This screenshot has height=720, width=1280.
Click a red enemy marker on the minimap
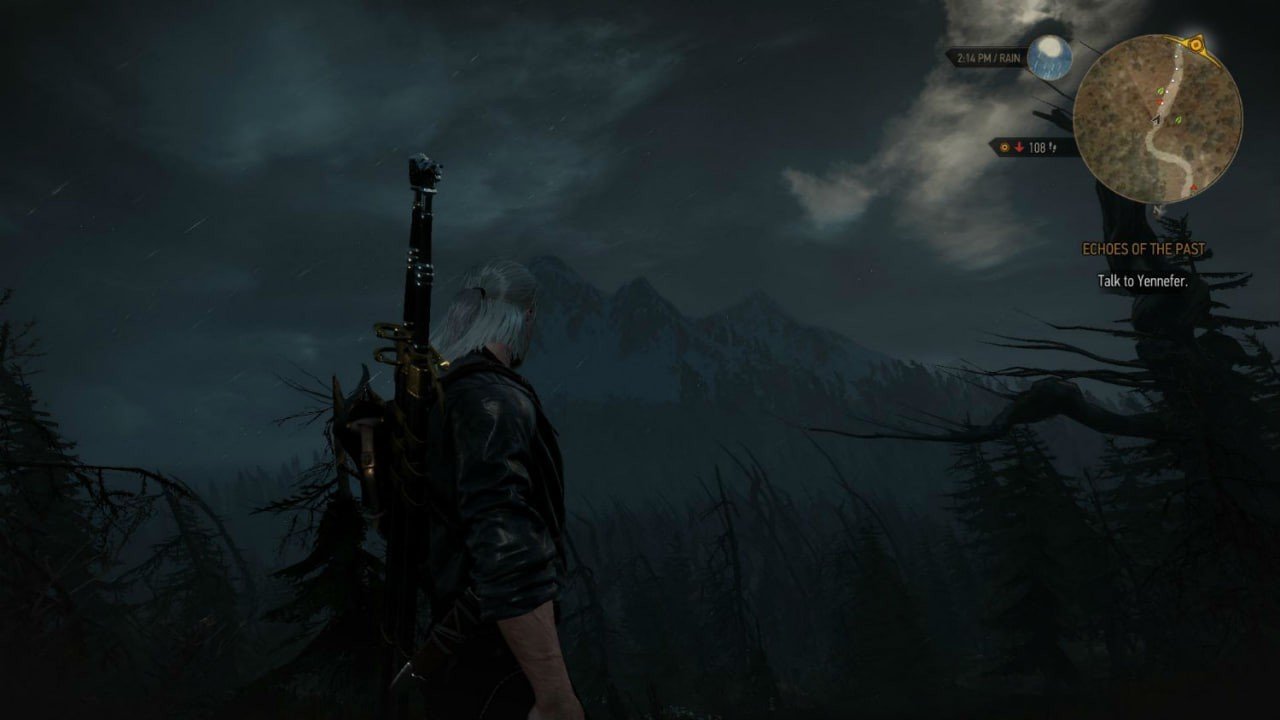pos(1160,102)
